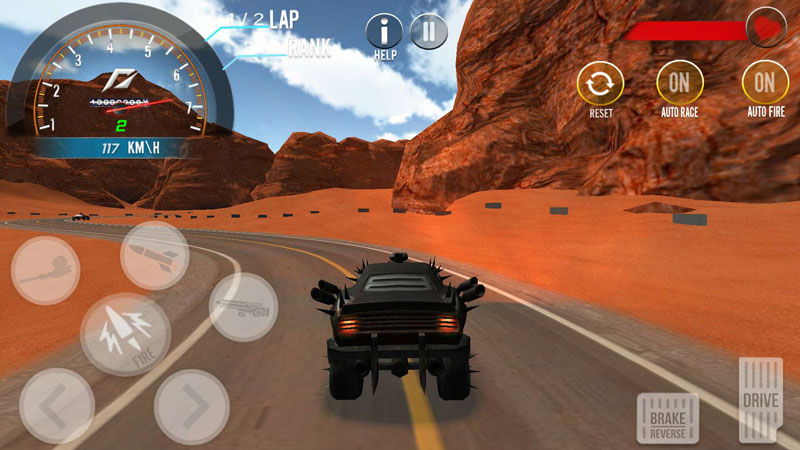Tap the Drive pedal
Viewport: 800px width, 450px height.
tap(761, 400)
